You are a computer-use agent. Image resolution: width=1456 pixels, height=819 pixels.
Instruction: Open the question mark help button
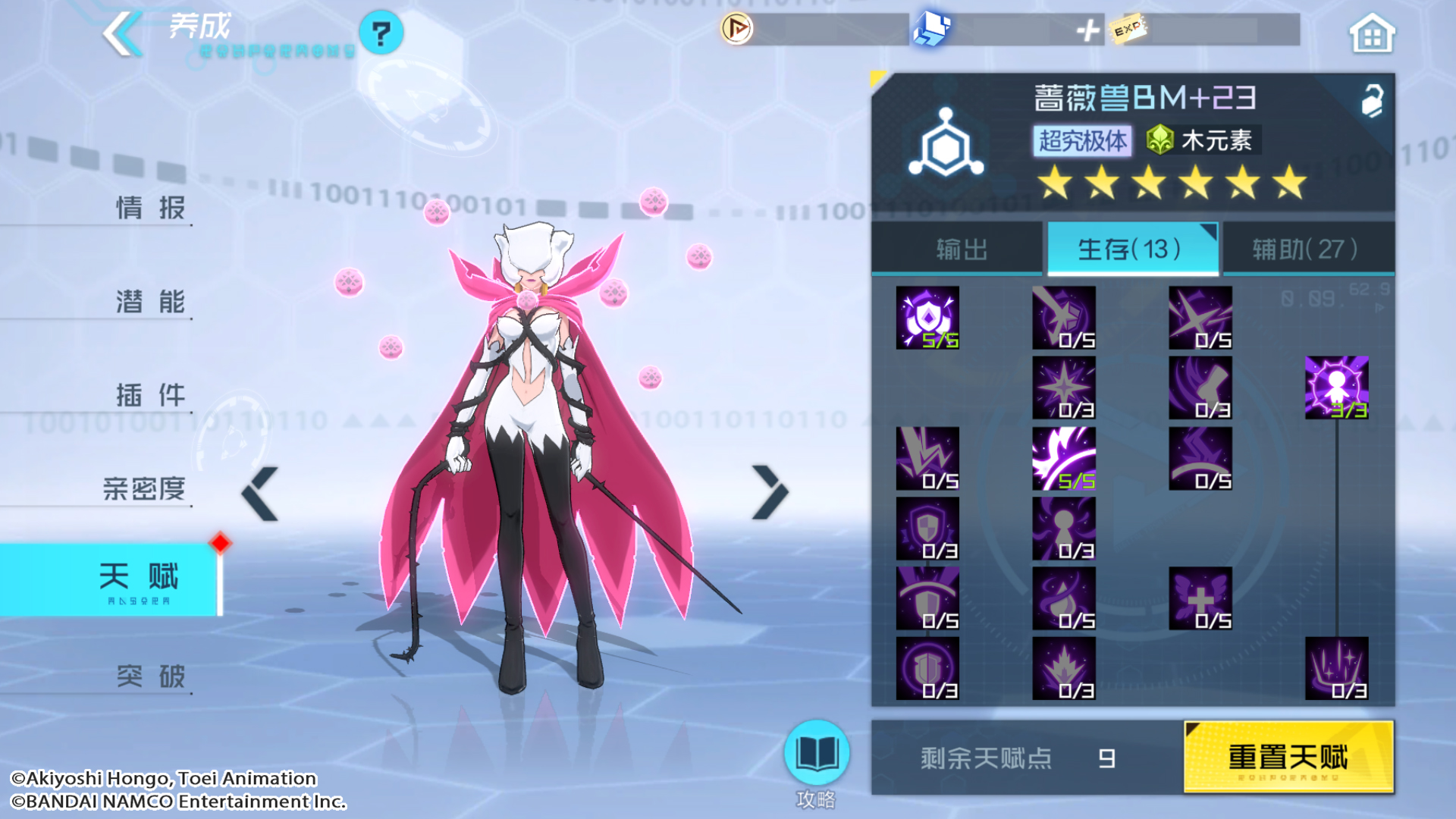(381, 33)
